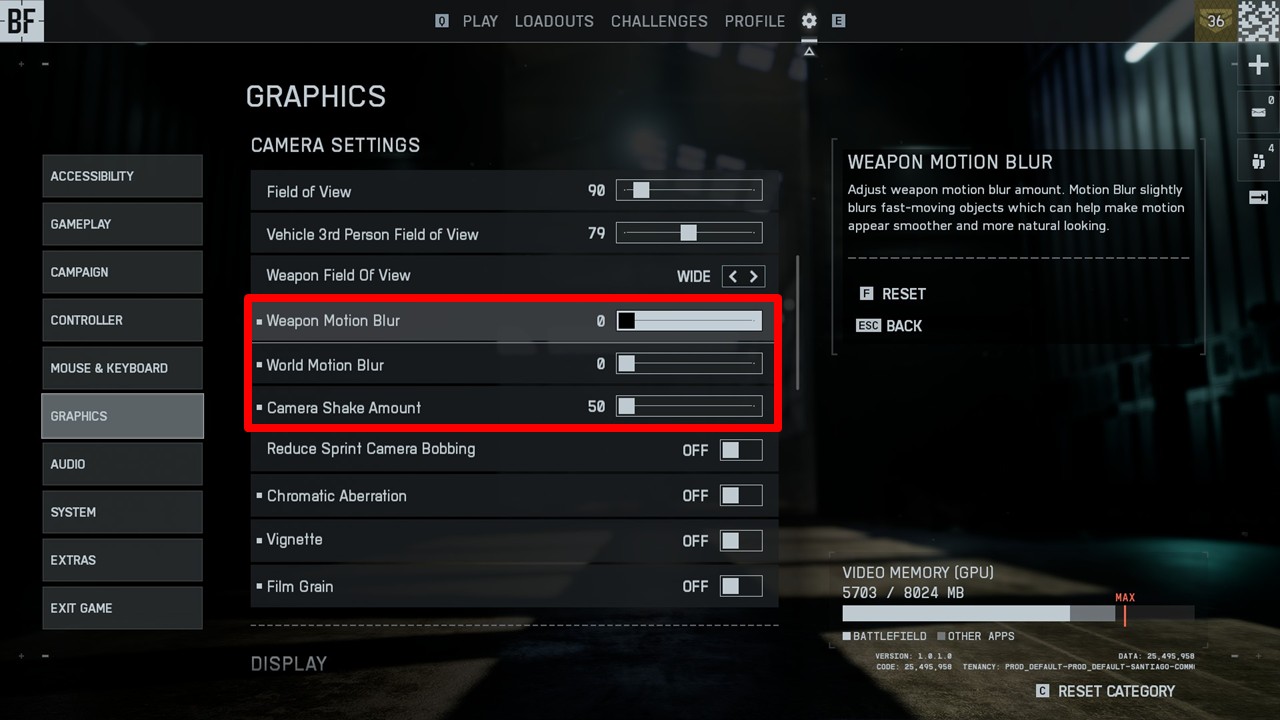Toggle Reduce Sprint Camera Bobbing
The image size is (1280, 720).
pyautogui.click(x=741, y=450)
